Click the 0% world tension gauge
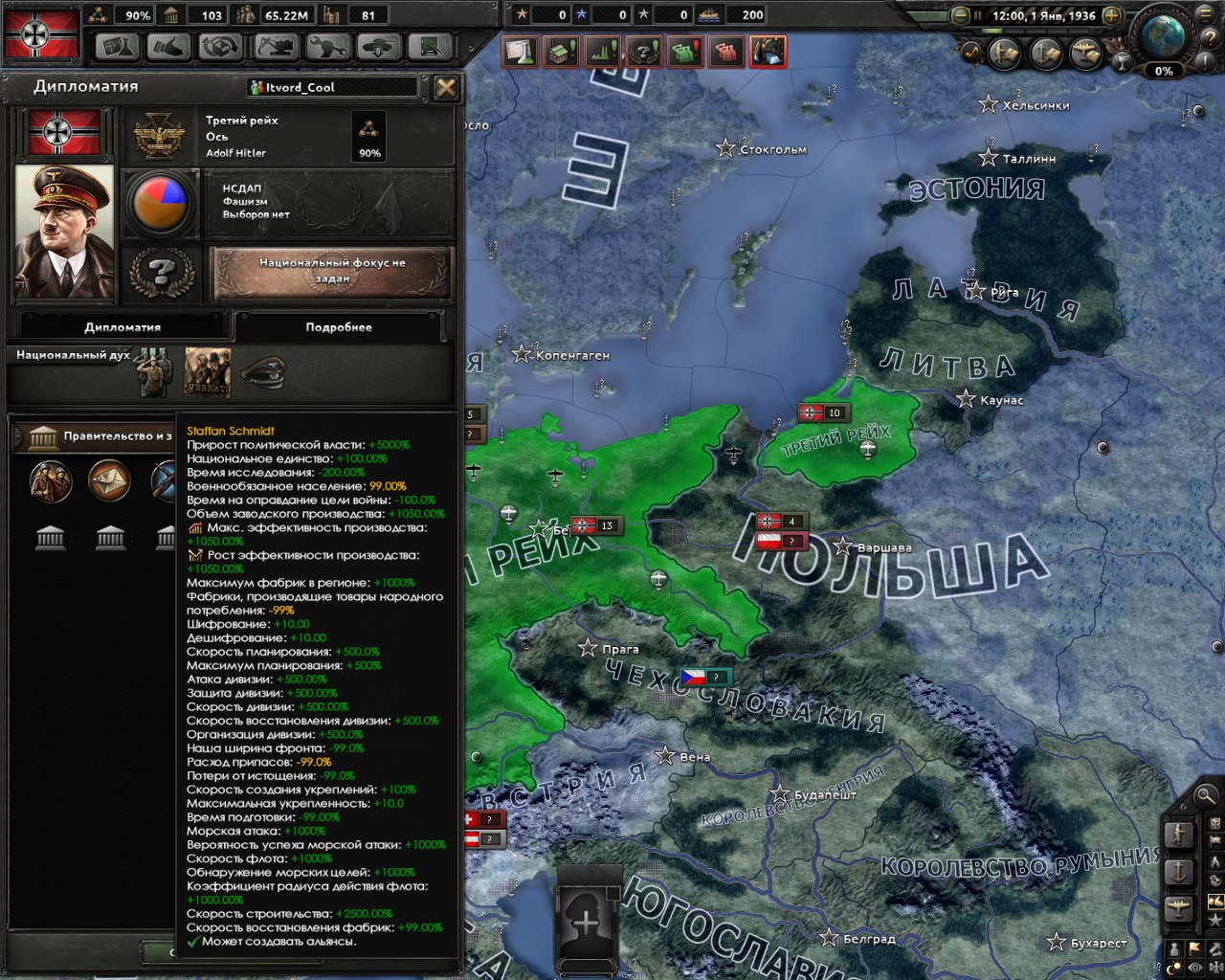The height and width of the screenshot is (980, 1225). pos(1163,70)
